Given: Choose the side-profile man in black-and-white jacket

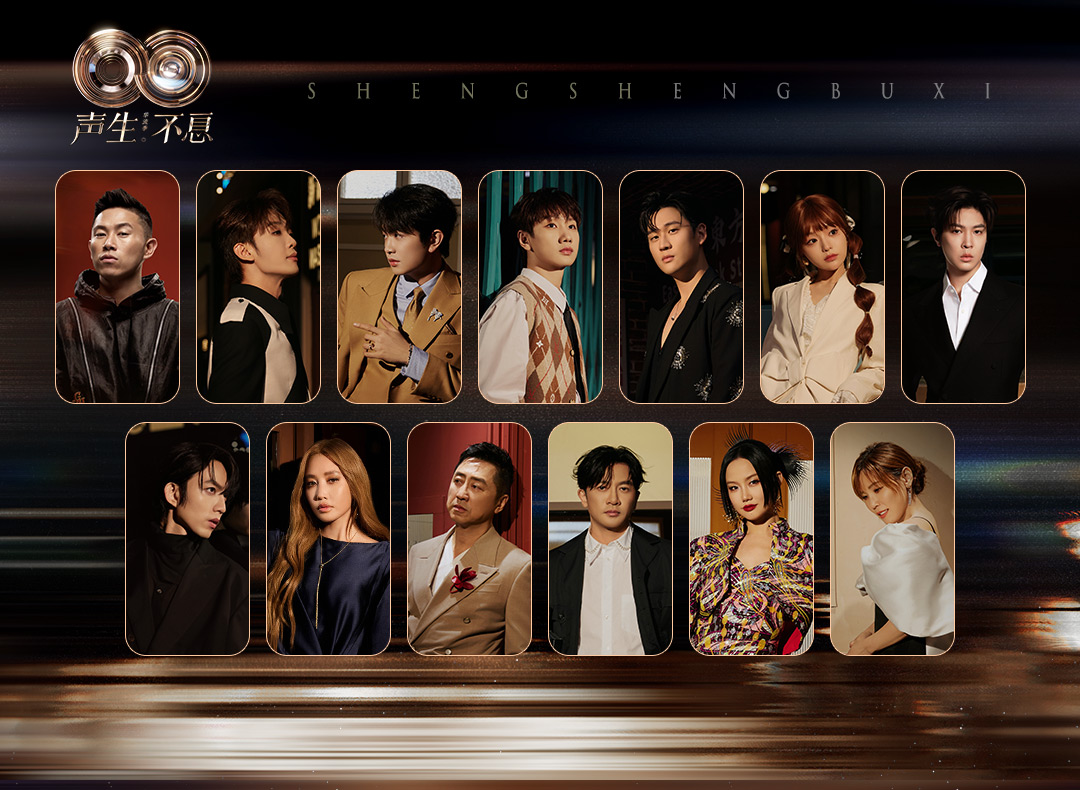Looking at the screenshot, I should (258, 287).
